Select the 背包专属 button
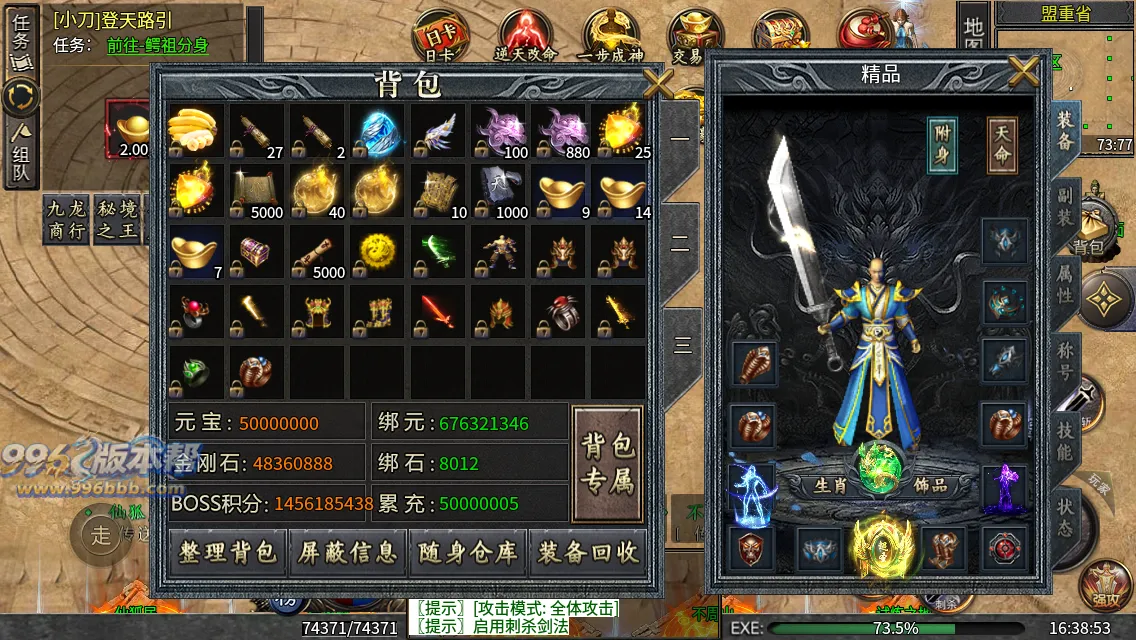Image resolution: width=1136 pixels, height=640 pixels. (608, 464)
